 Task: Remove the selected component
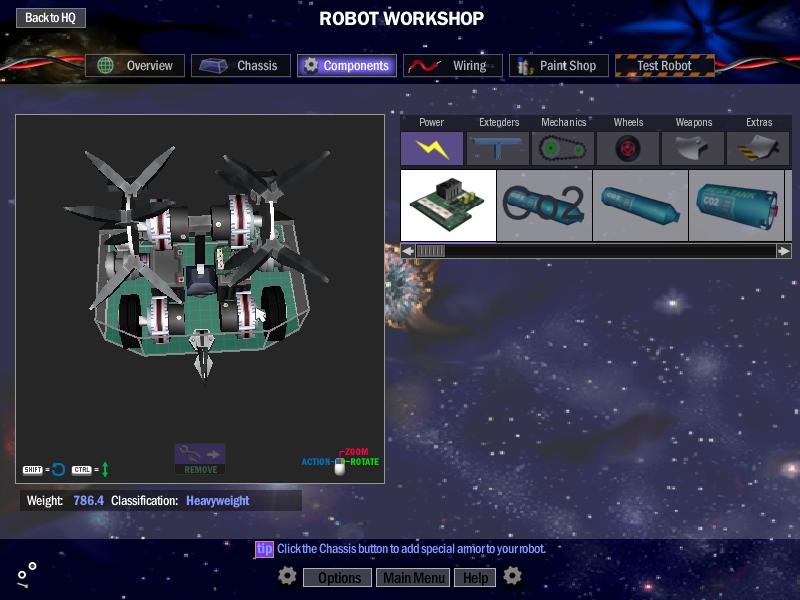200,459
